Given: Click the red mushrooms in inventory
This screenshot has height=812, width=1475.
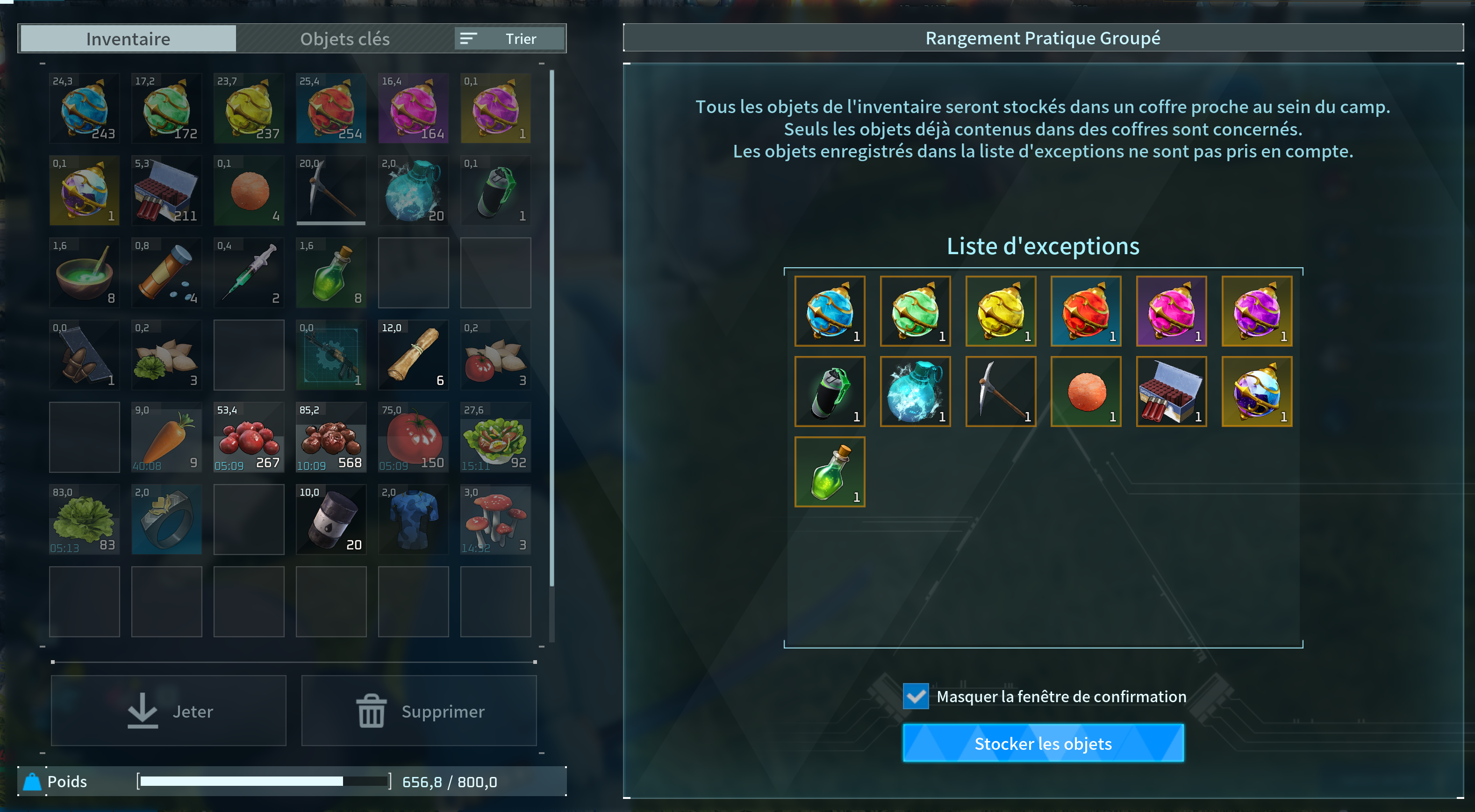Looking at the screenshot, I should pyautogui.click(x=496, y=520).
